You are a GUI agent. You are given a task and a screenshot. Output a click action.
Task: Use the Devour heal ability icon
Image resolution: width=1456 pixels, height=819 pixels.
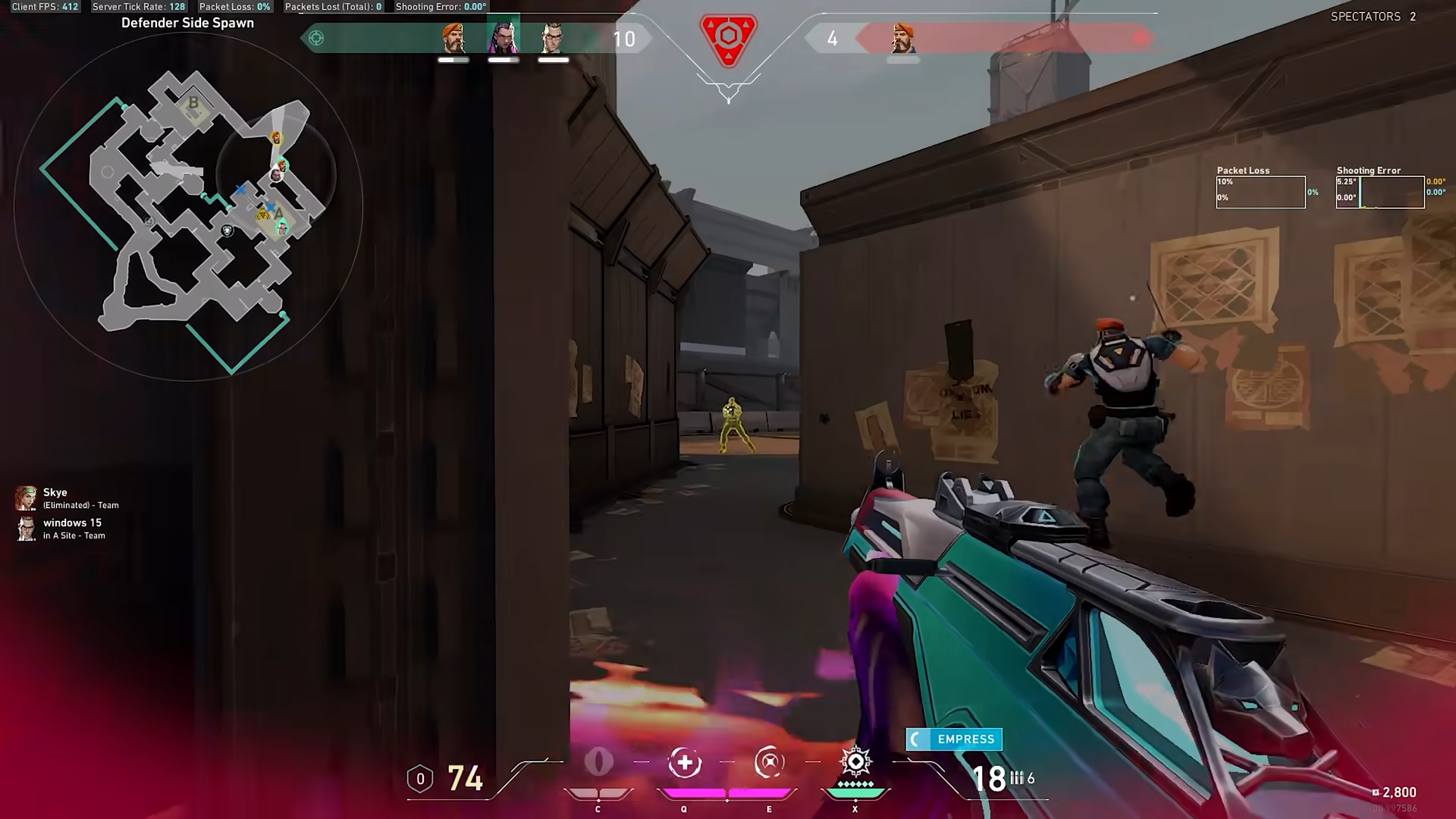click(684, 763)
